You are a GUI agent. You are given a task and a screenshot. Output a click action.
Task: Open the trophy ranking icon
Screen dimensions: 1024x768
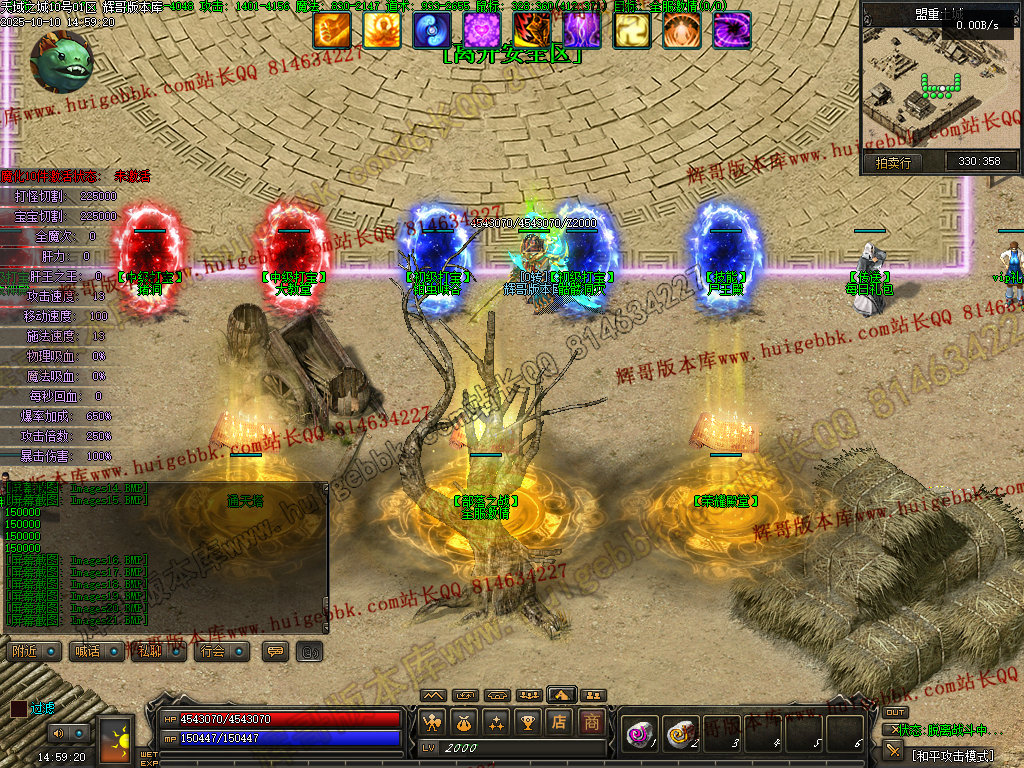528,722
